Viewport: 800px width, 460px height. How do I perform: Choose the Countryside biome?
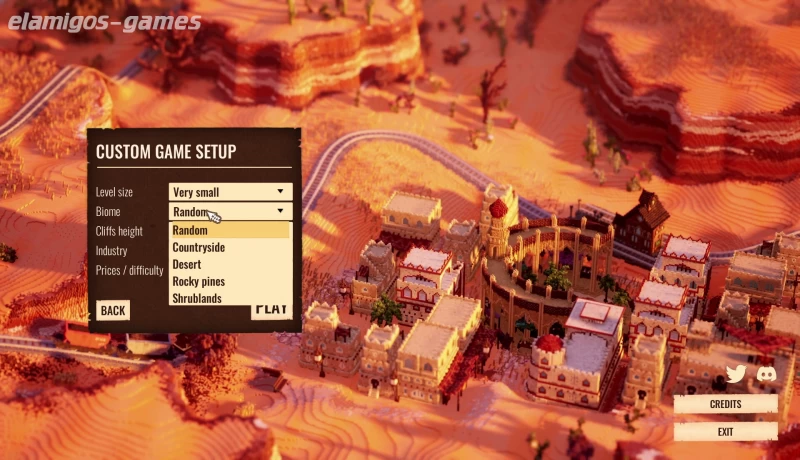tap(230, 247)
